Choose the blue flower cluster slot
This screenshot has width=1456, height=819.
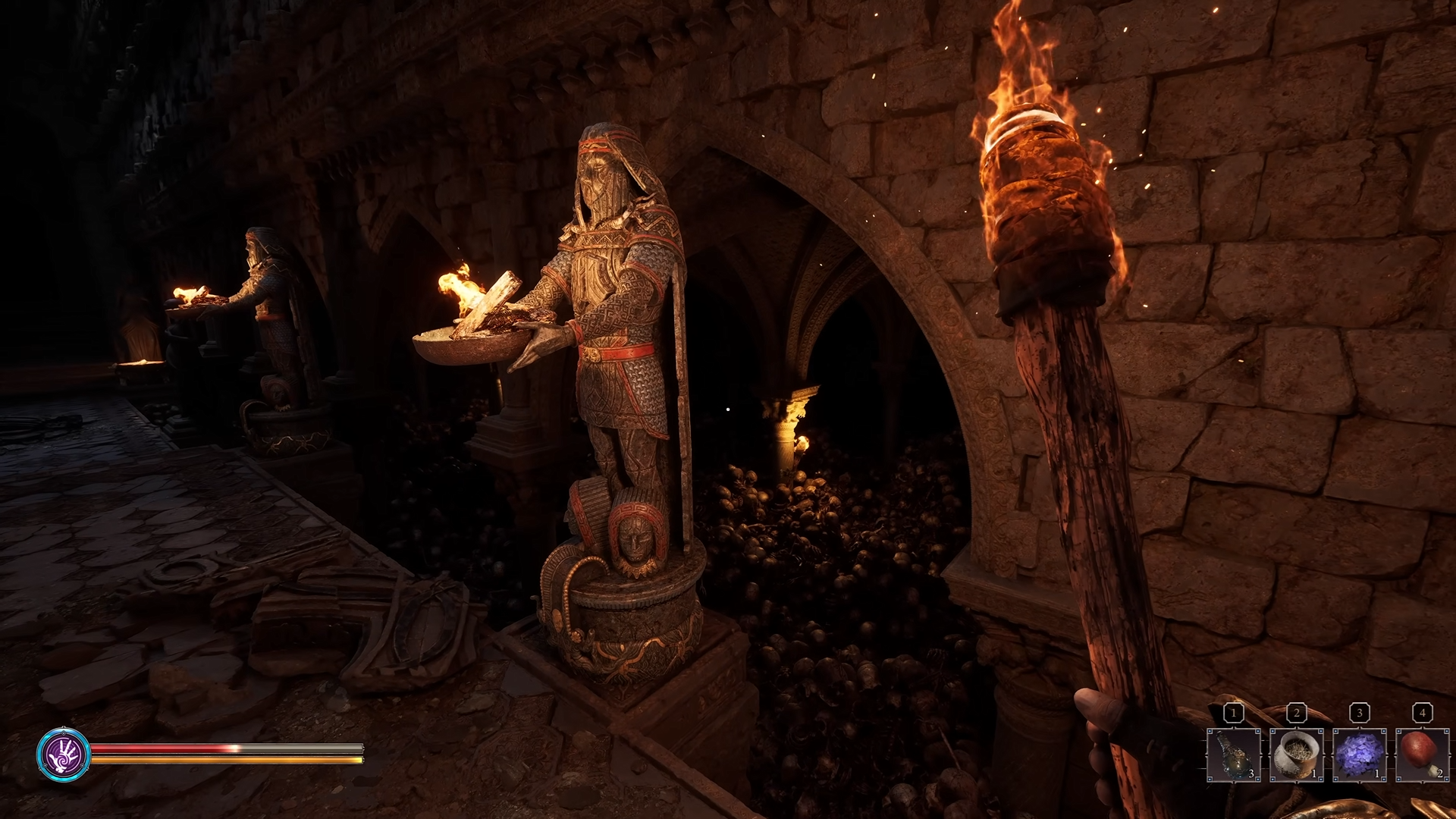[x=1360, y=755]
